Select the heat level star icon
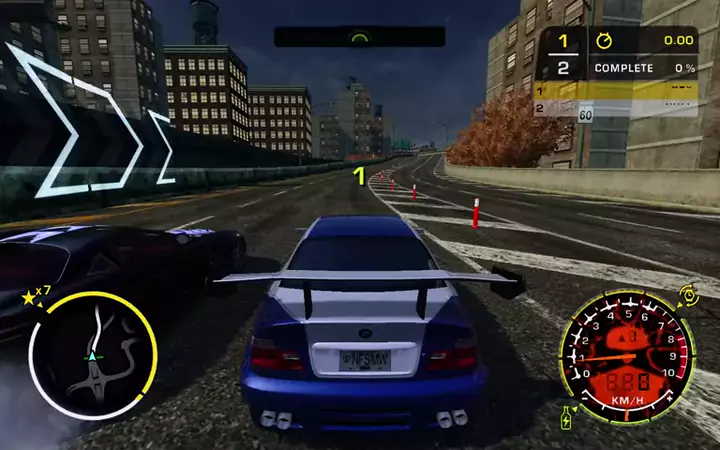This screenshot has width=720, height=450. [28, 298]
